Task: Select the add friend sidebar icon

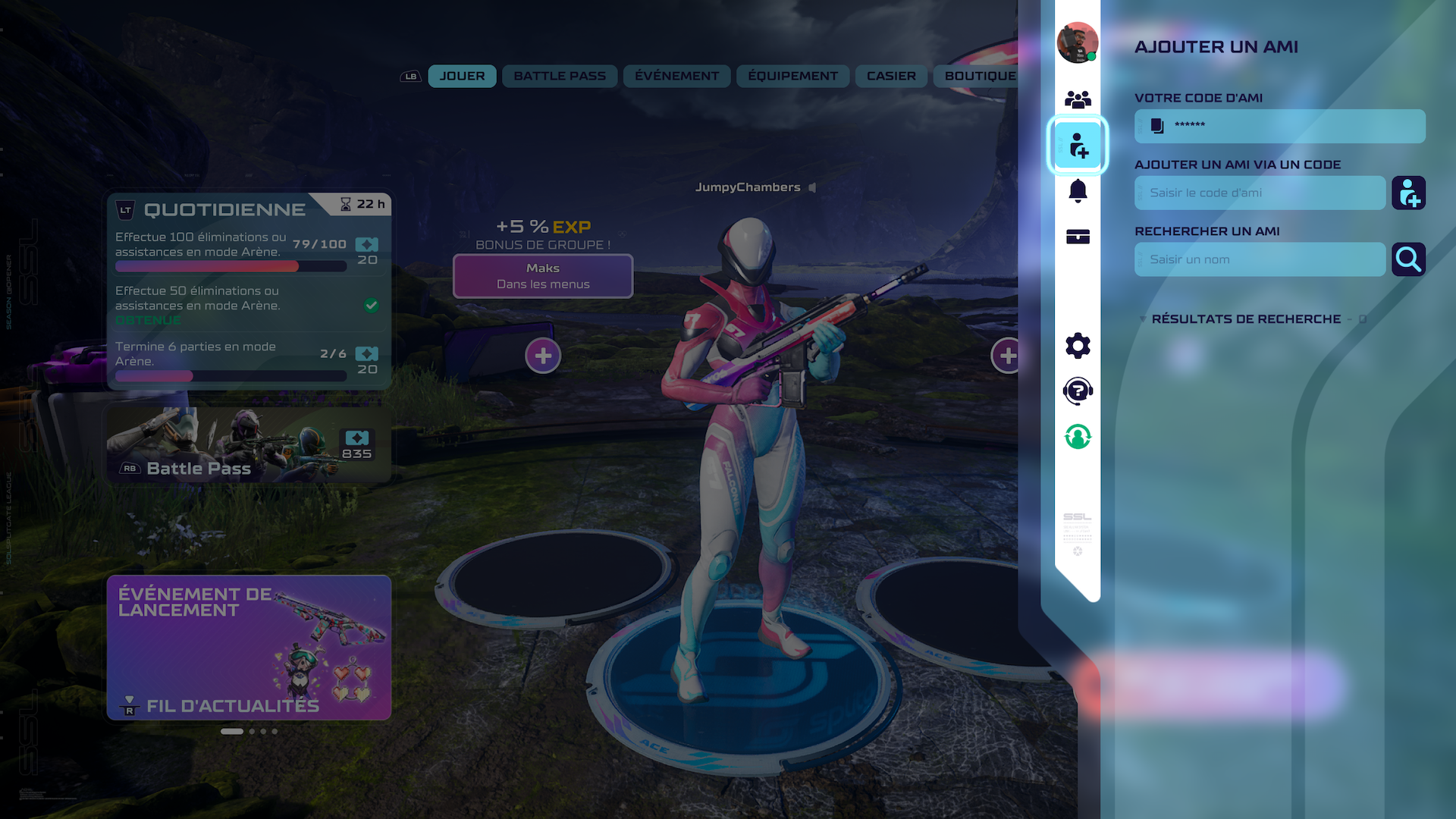Action: click(1078, 145)
